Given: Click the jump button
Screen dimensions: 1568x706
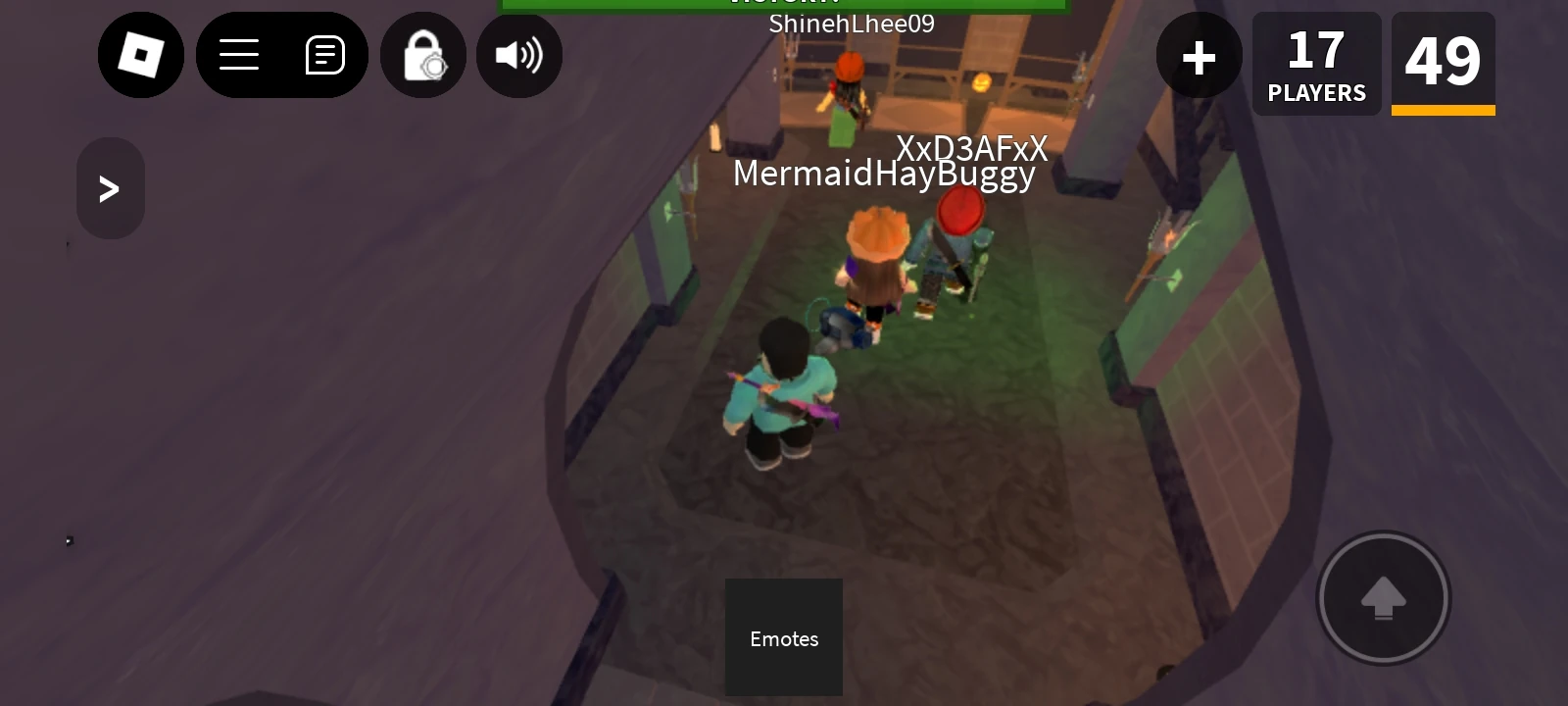Looking at the screenshot, I should (1383, 597).
